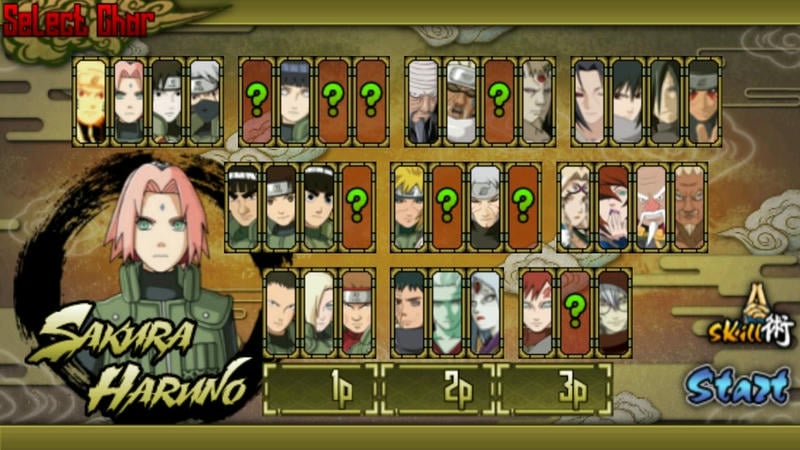The width and height of the screenshot is (800, 450).
Task: Pick the 3p player slot
Action: point(556,389)
